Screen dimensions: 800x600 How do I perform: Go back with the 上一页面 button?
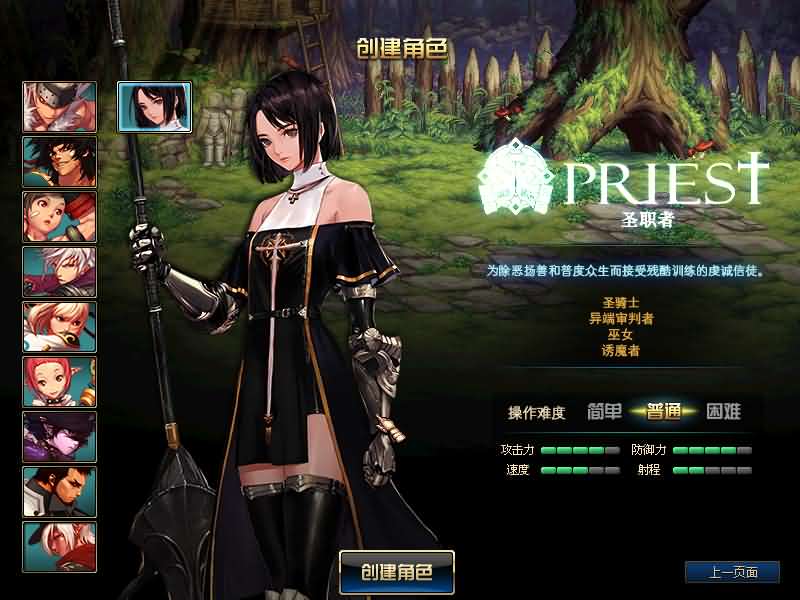732,573
